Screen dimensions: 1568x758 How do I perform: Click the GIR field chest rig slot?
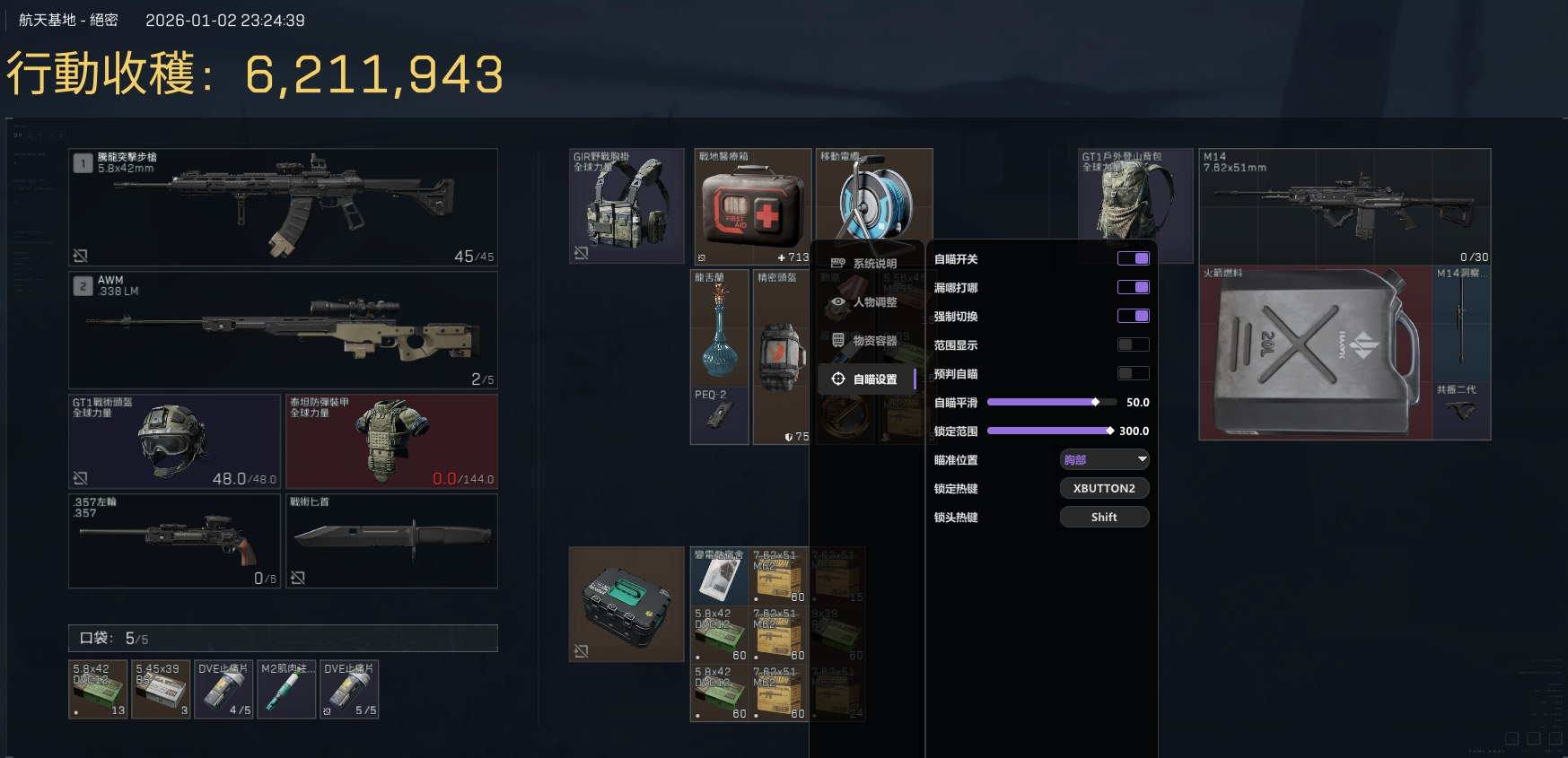coord(626,206)
